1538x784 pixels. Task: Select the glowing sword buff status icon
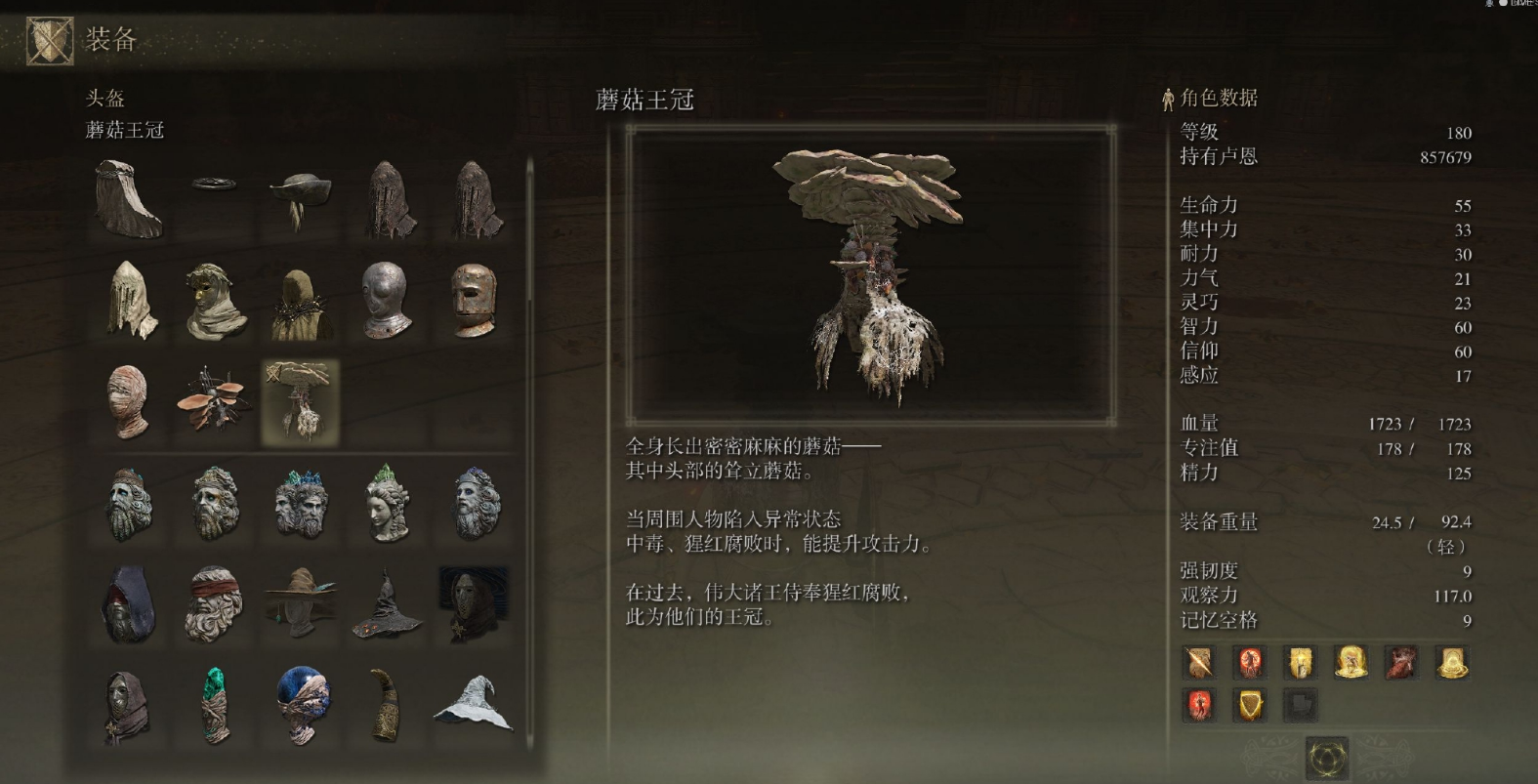click(1198, 662)
